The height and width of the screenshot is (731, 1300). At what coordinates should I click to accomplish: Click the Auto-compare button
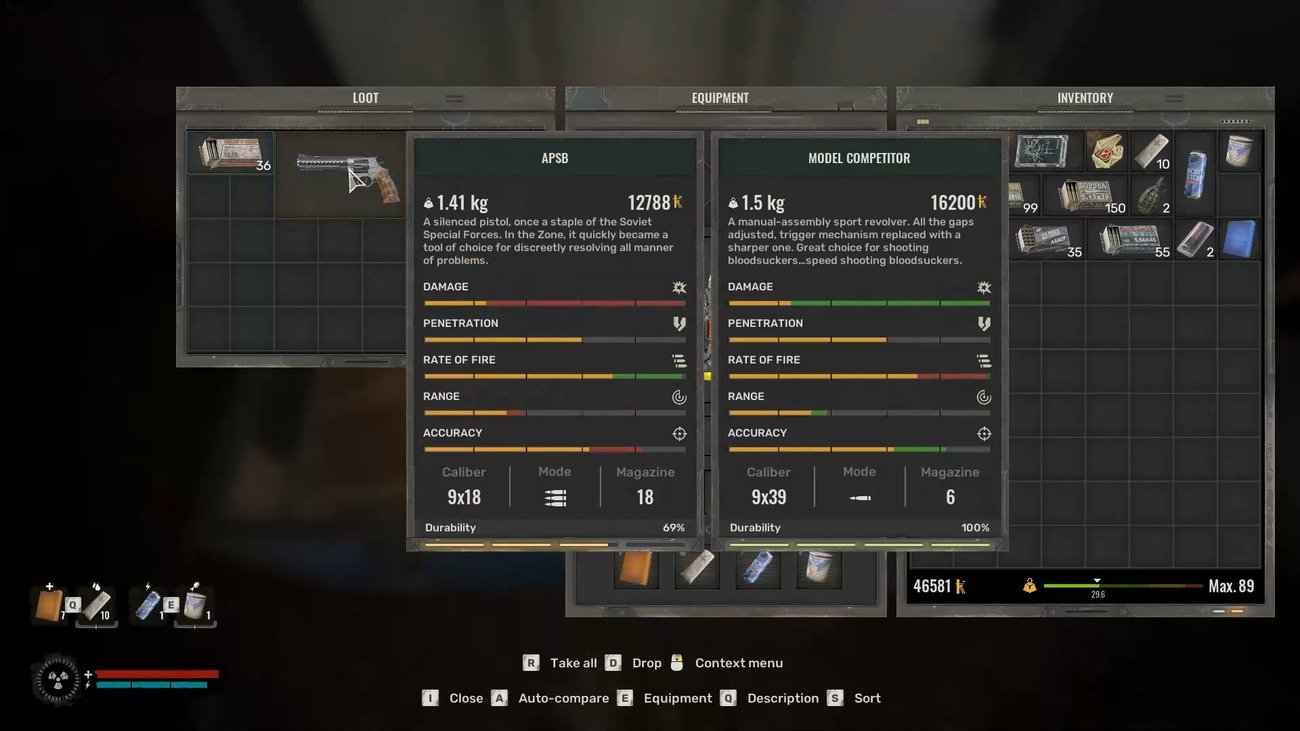click(x=562, y=697)
